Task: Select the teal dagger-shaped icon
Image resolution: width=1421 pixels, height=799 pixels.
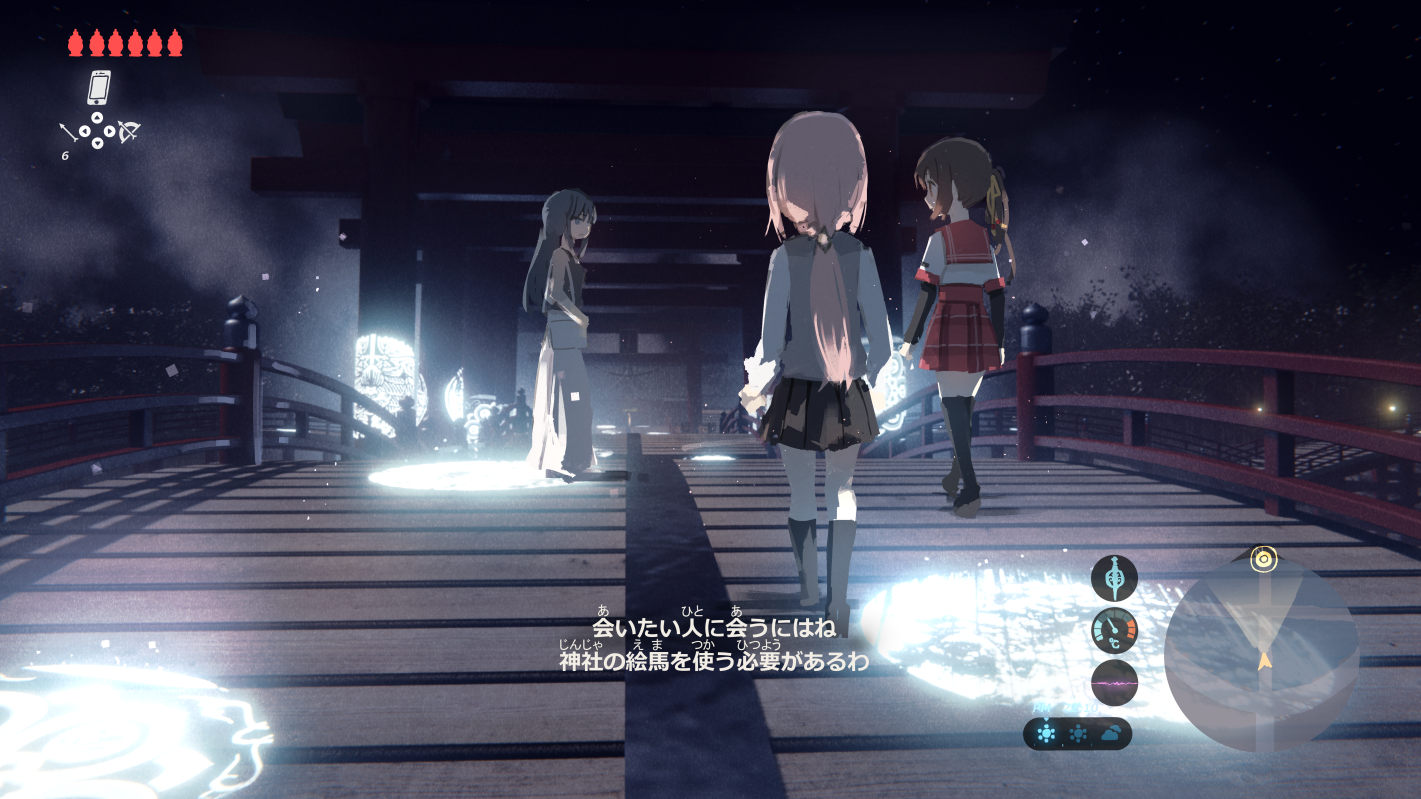Action: (x=1114, y=578)
